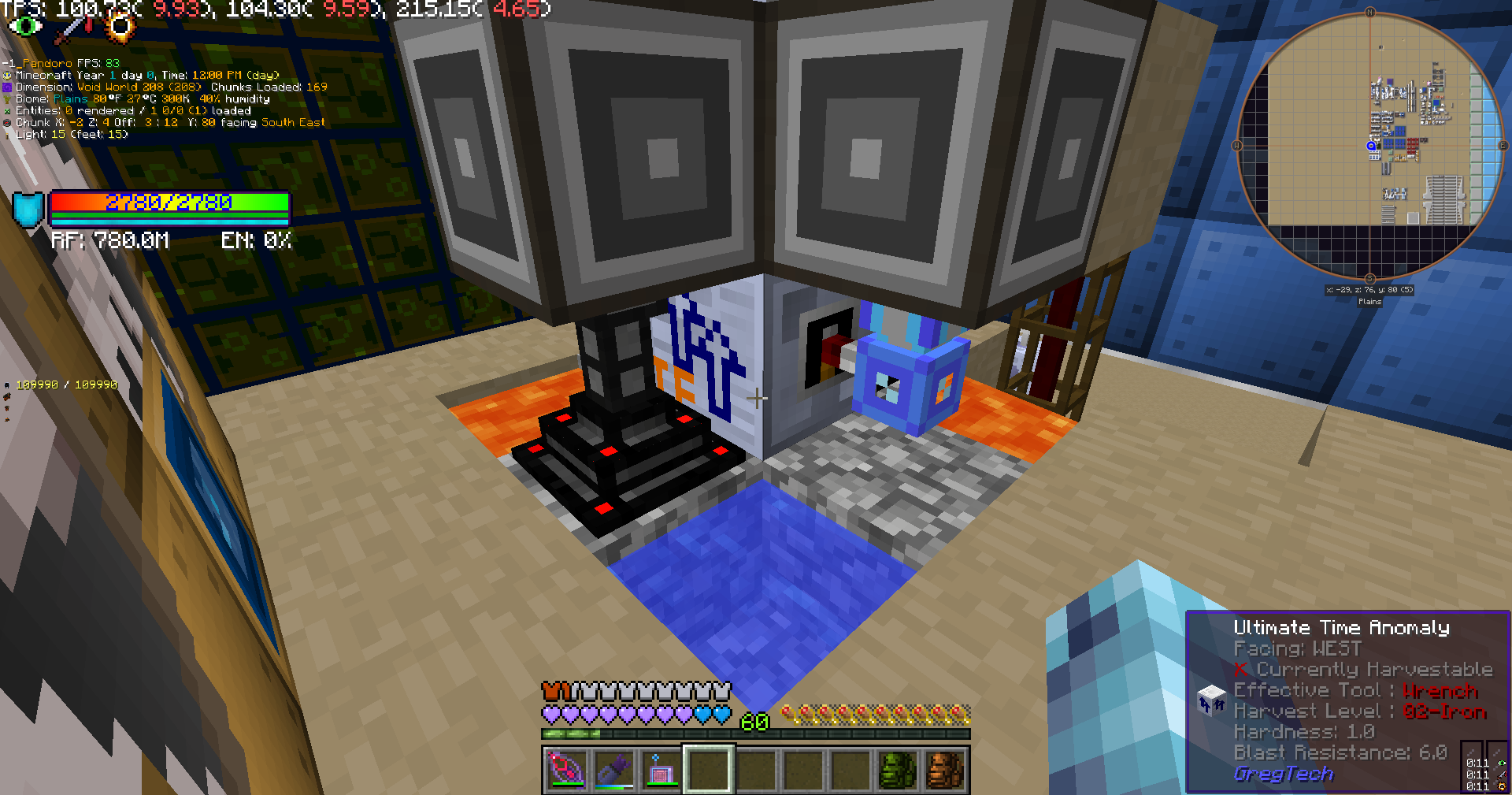
Task: Click the sapling icon beside the Plains biome line
Action: tap(6, 98)
